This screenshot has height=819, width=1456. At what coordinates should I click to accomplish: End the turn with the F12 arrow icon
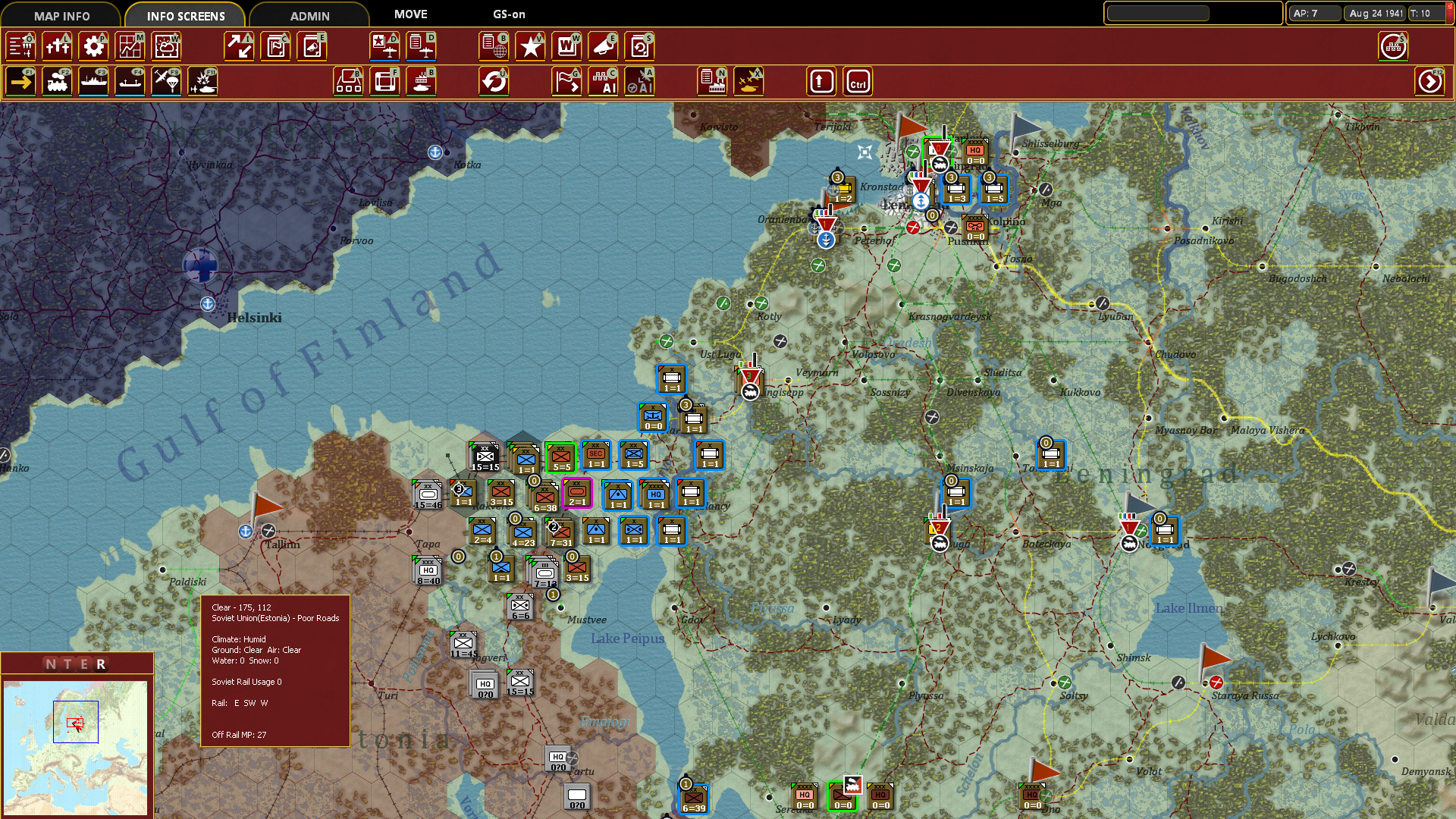tap(1430, 81)
